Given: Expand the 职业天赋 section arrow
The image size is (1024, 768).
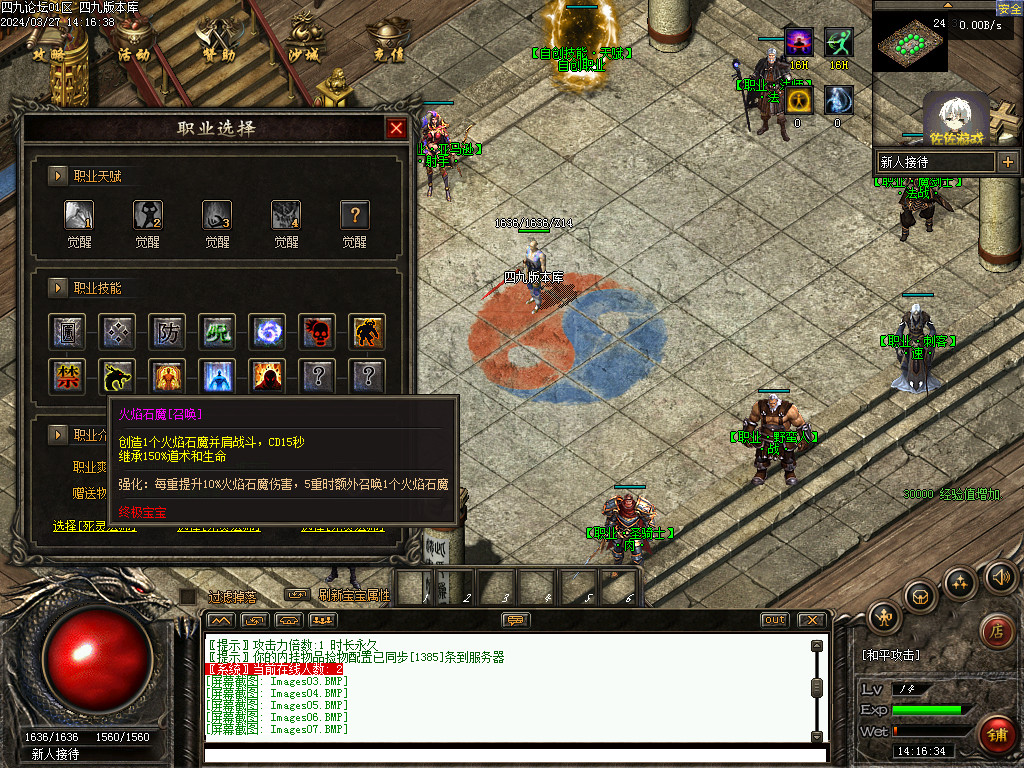Looking at the screenshot, I should point(58,176).
